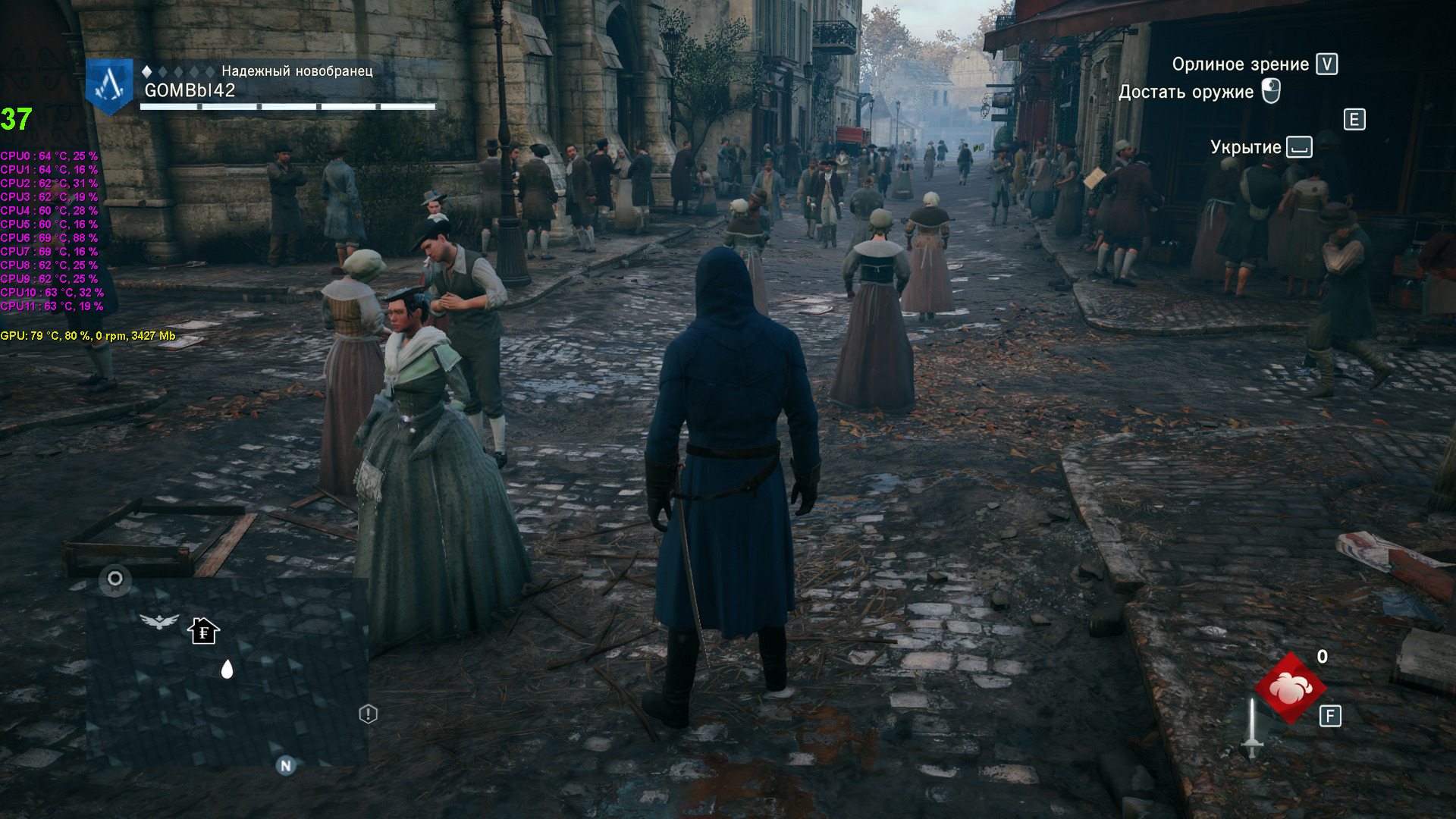
Task: Click the north compass indicator
Action: 286,765
